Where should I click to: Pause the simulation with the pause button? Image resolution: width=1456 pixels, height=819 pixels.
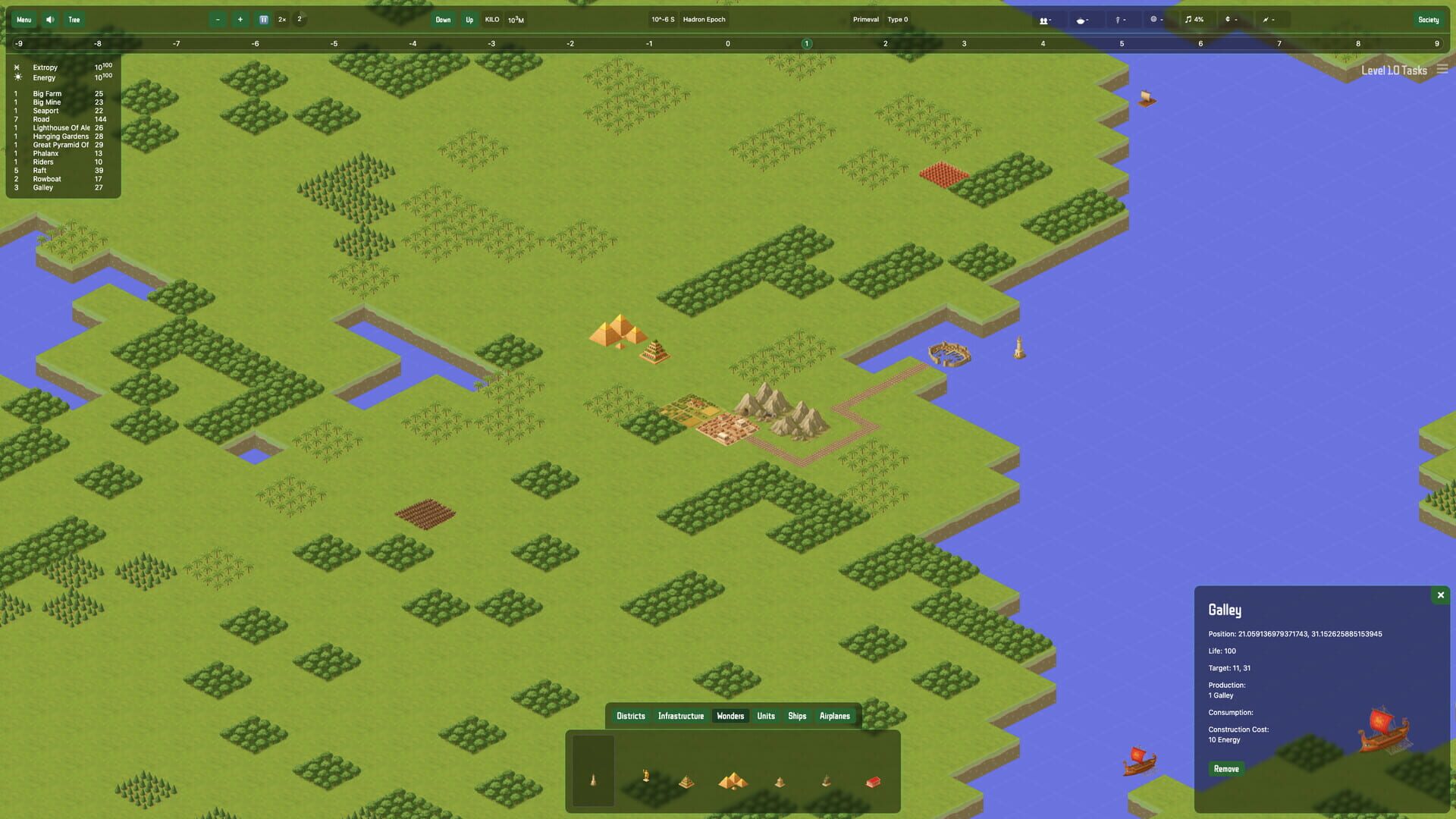(264, 20)
